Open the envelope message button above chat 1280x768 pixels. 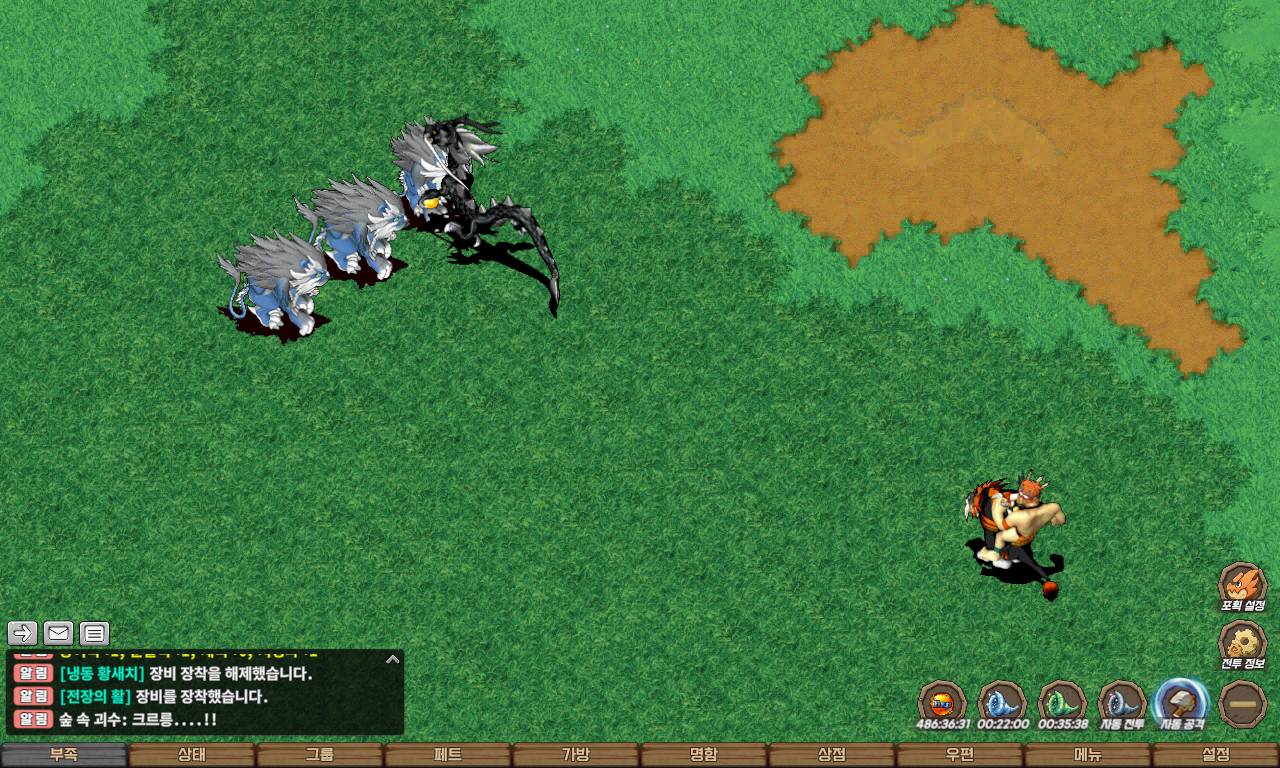tap(59, 633)
